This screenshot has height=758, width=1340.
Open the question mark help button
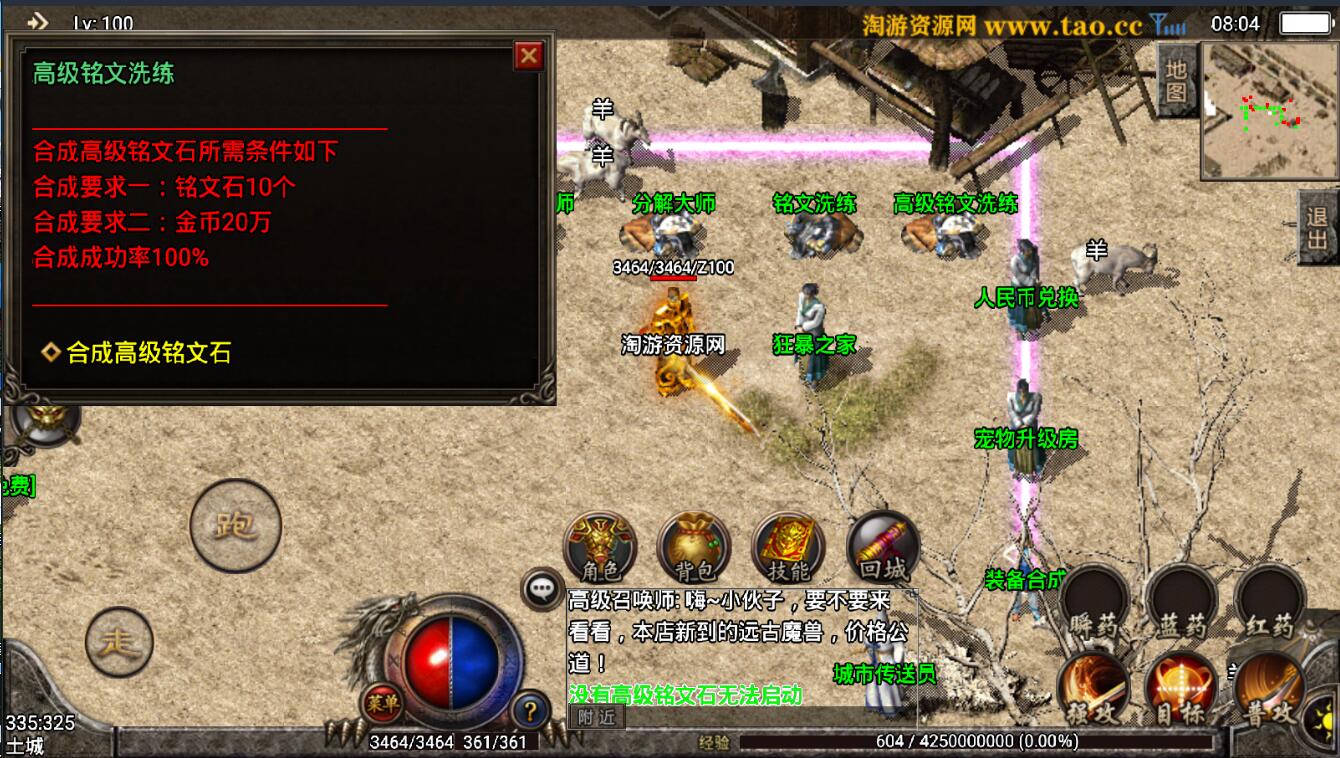530,711
